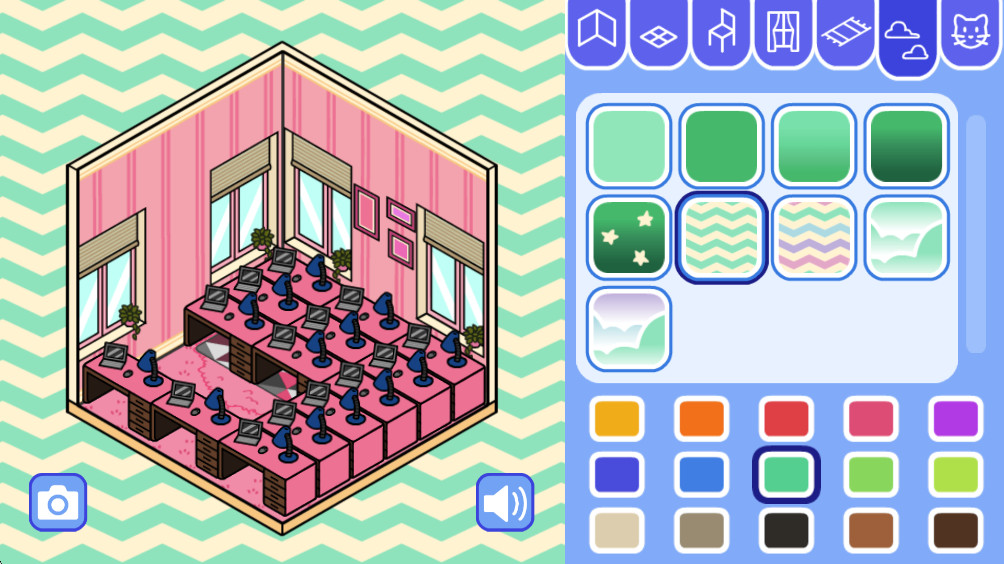
Task: Choose the purple color swatch
Action: click(x=957, y=418)
